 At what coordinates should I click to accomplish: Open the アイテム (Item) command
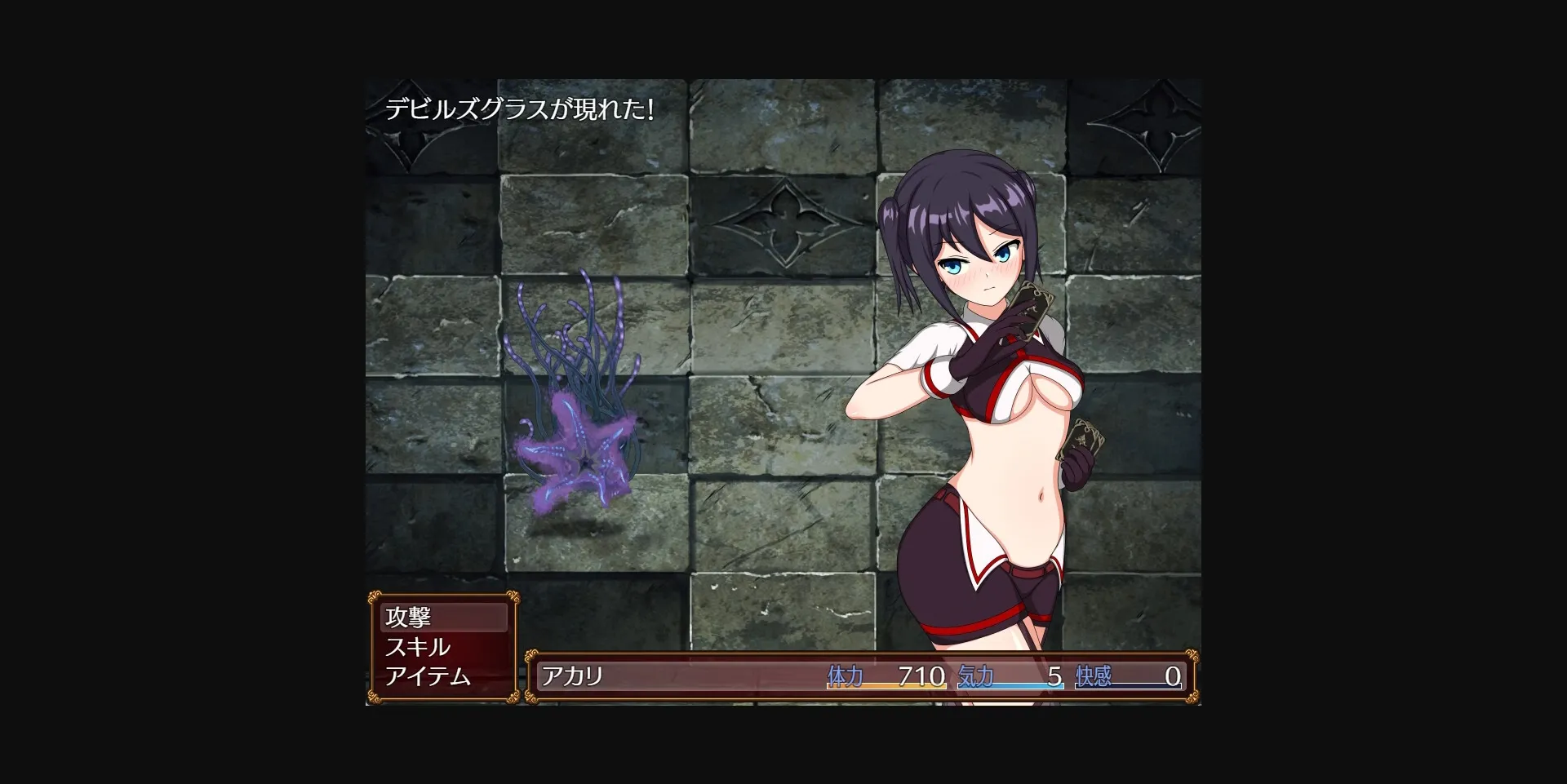point(428,676)
